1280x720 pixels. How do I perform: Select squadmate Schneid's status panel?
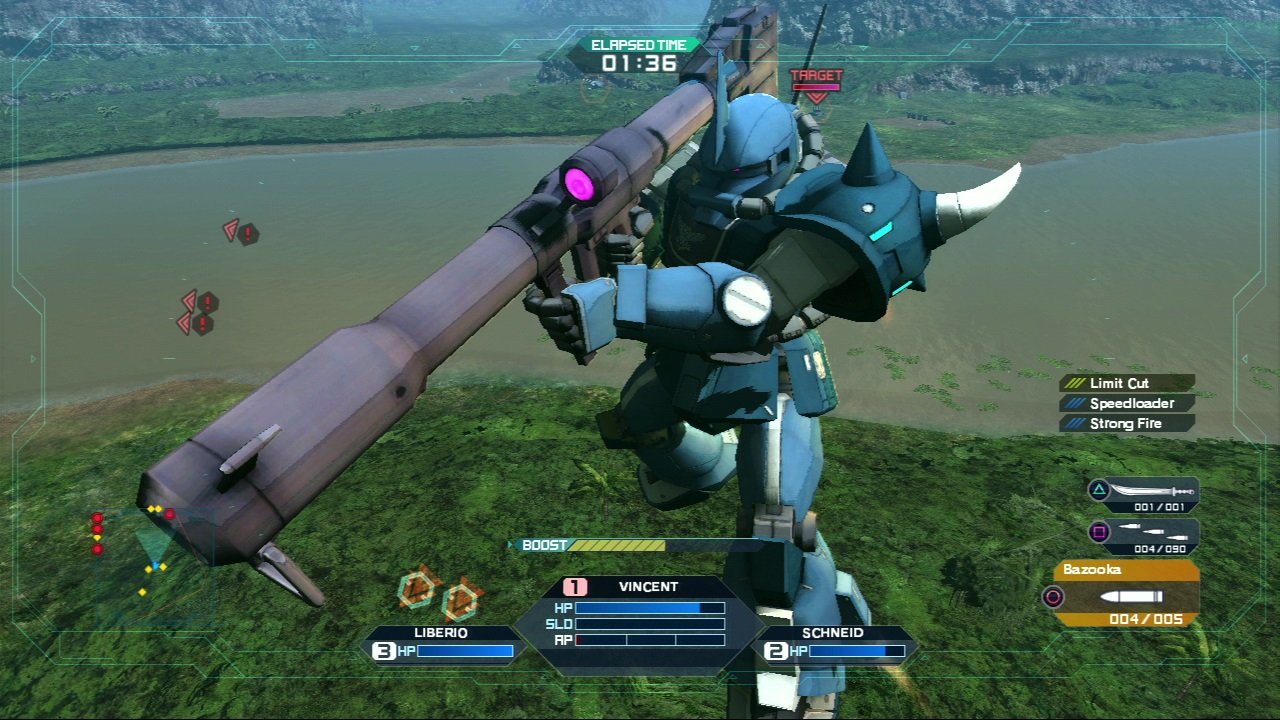(834, 643)
